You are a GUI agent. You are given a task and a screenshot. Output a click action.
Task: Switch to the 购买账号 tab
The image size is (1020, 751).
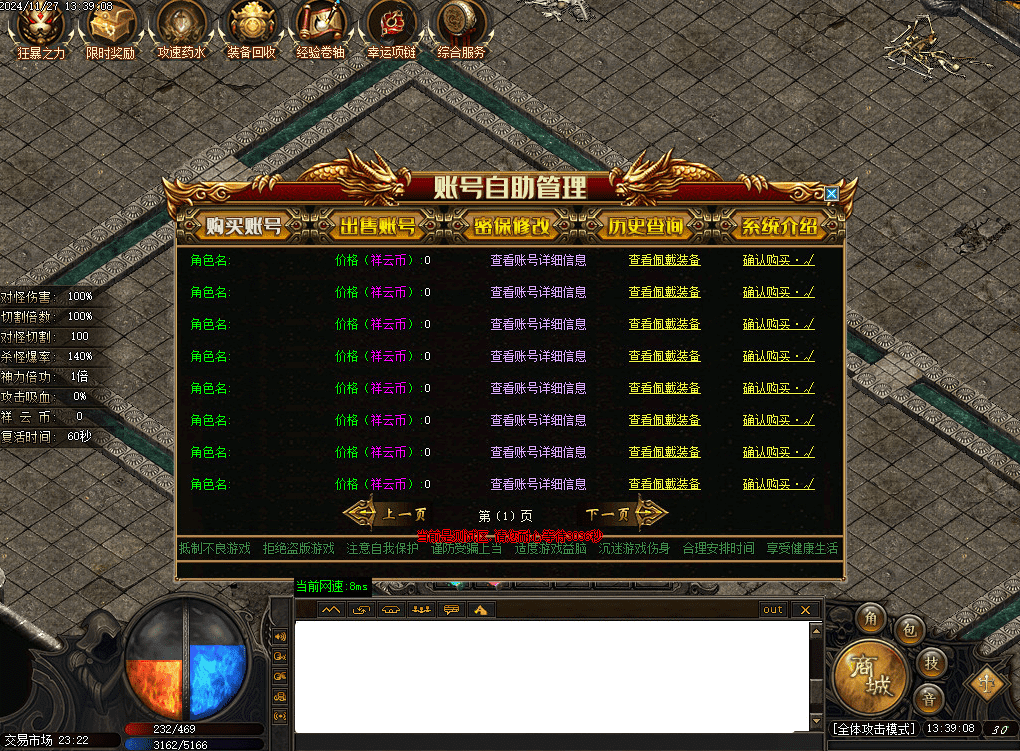(243, 227)
